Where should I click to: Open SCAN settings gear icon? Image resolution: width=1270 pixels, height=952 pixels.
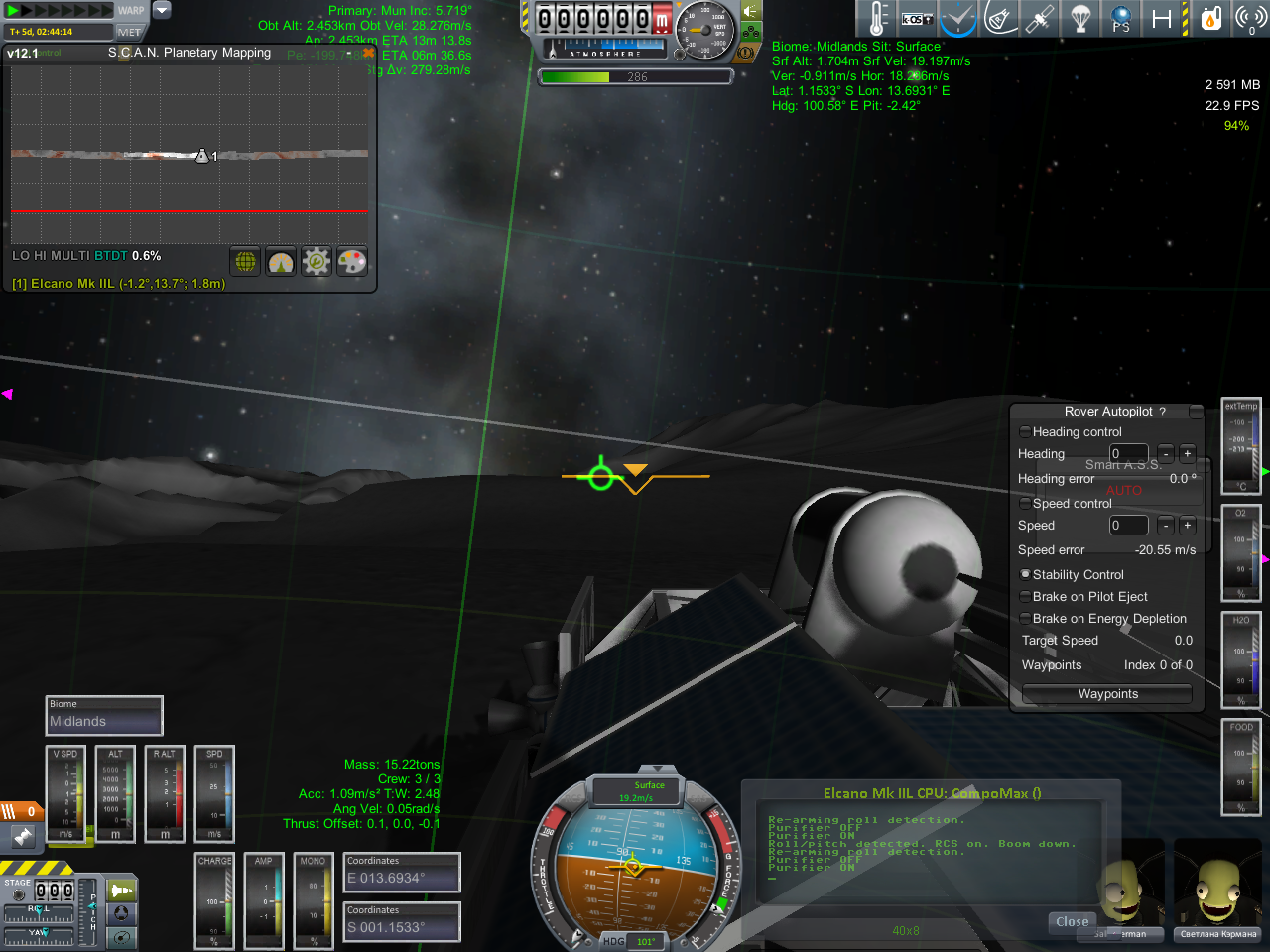[317, 262]
